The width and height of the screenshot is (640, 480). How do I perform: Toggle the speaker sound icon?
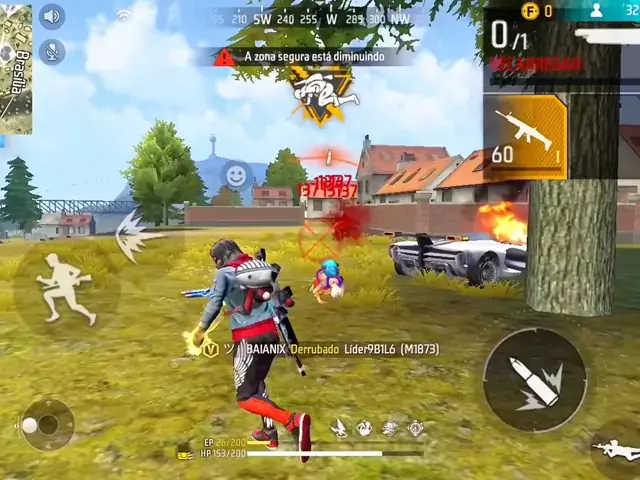pyautogui.click(x=52, y=16)
